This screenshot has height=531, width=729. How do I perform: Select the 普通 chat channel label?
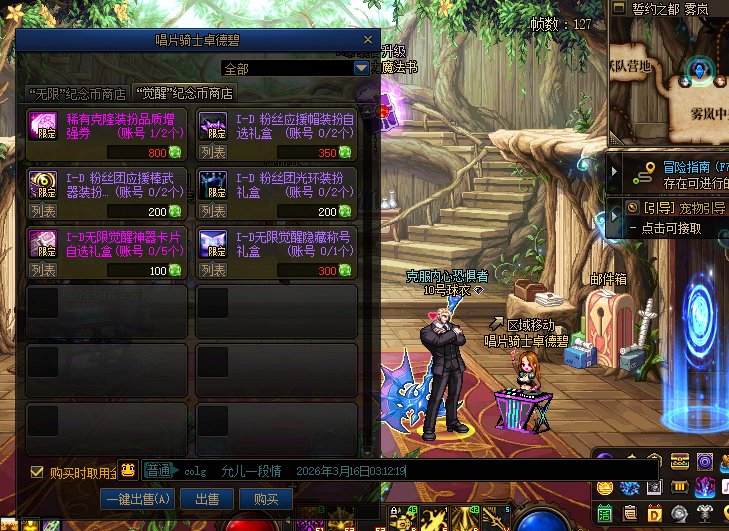[158, 470]
